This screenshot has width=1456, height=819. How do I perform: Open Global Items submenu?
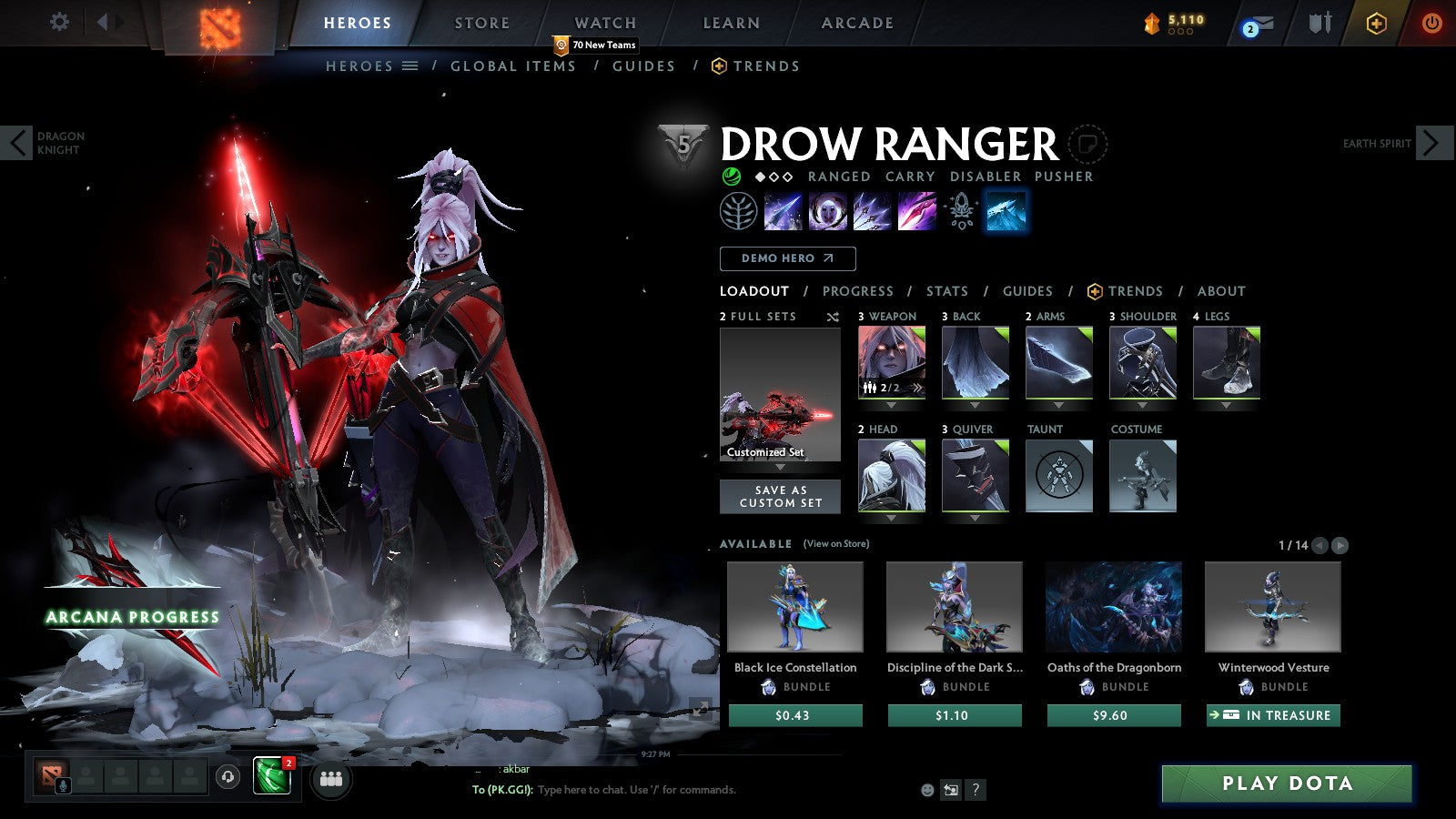(513, 66)
